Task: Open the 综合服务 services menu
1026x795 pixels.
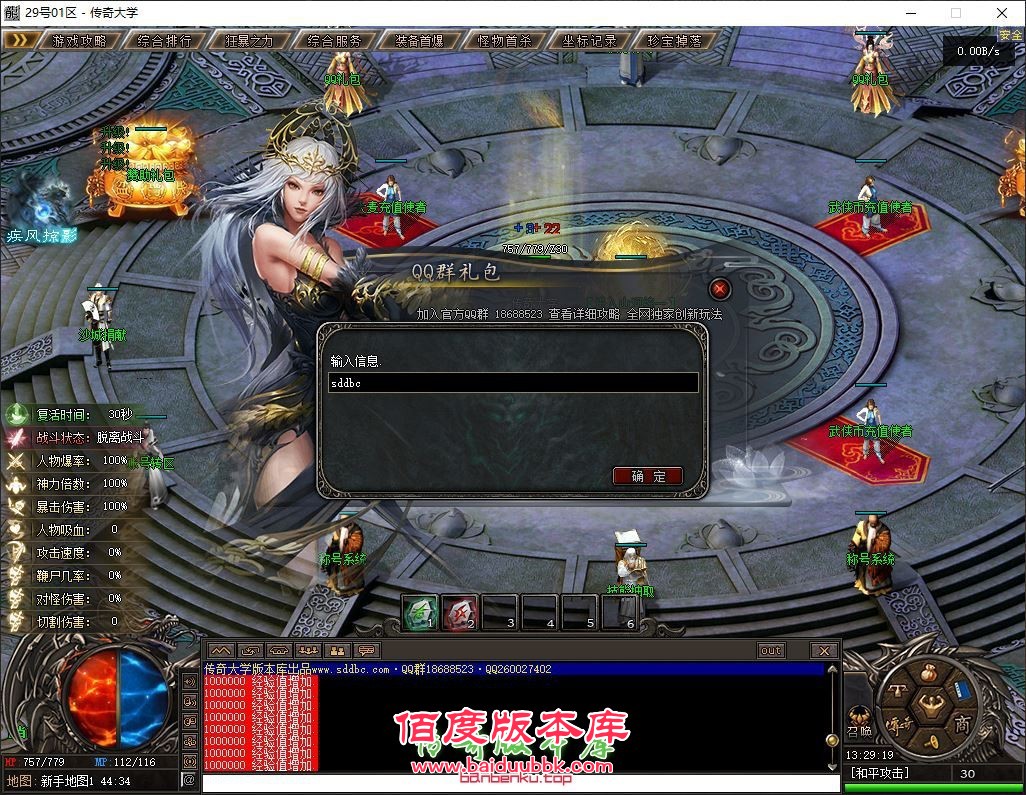Action: coord(335,41)
